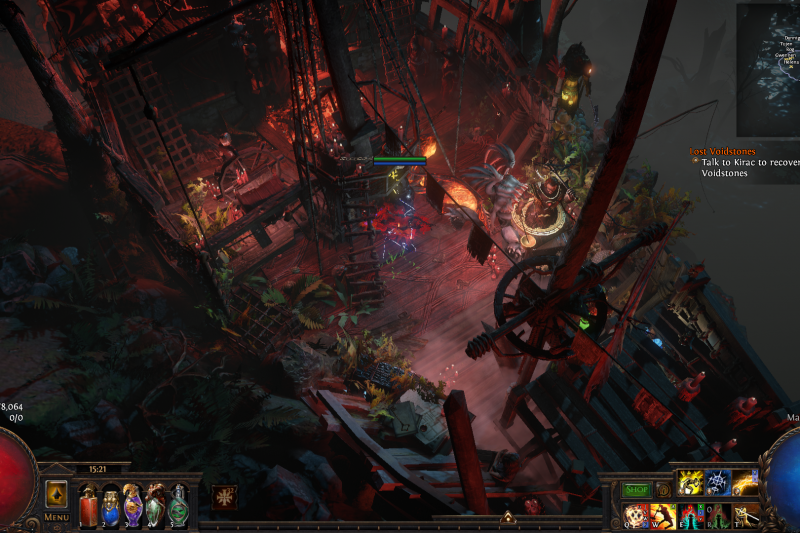Use the green winged flask

click(155, 505)
